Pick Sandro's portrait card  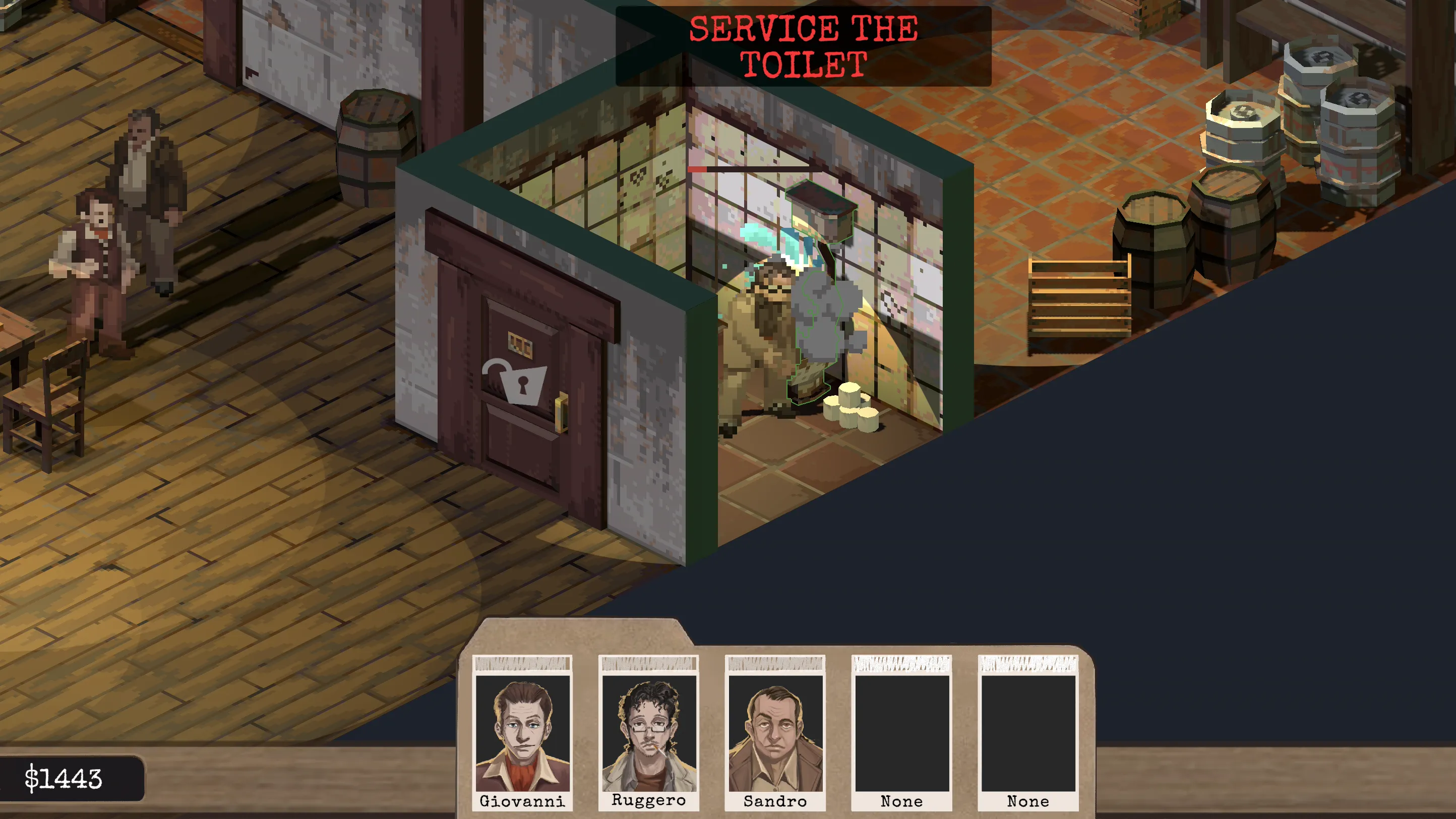pos(775,733)
